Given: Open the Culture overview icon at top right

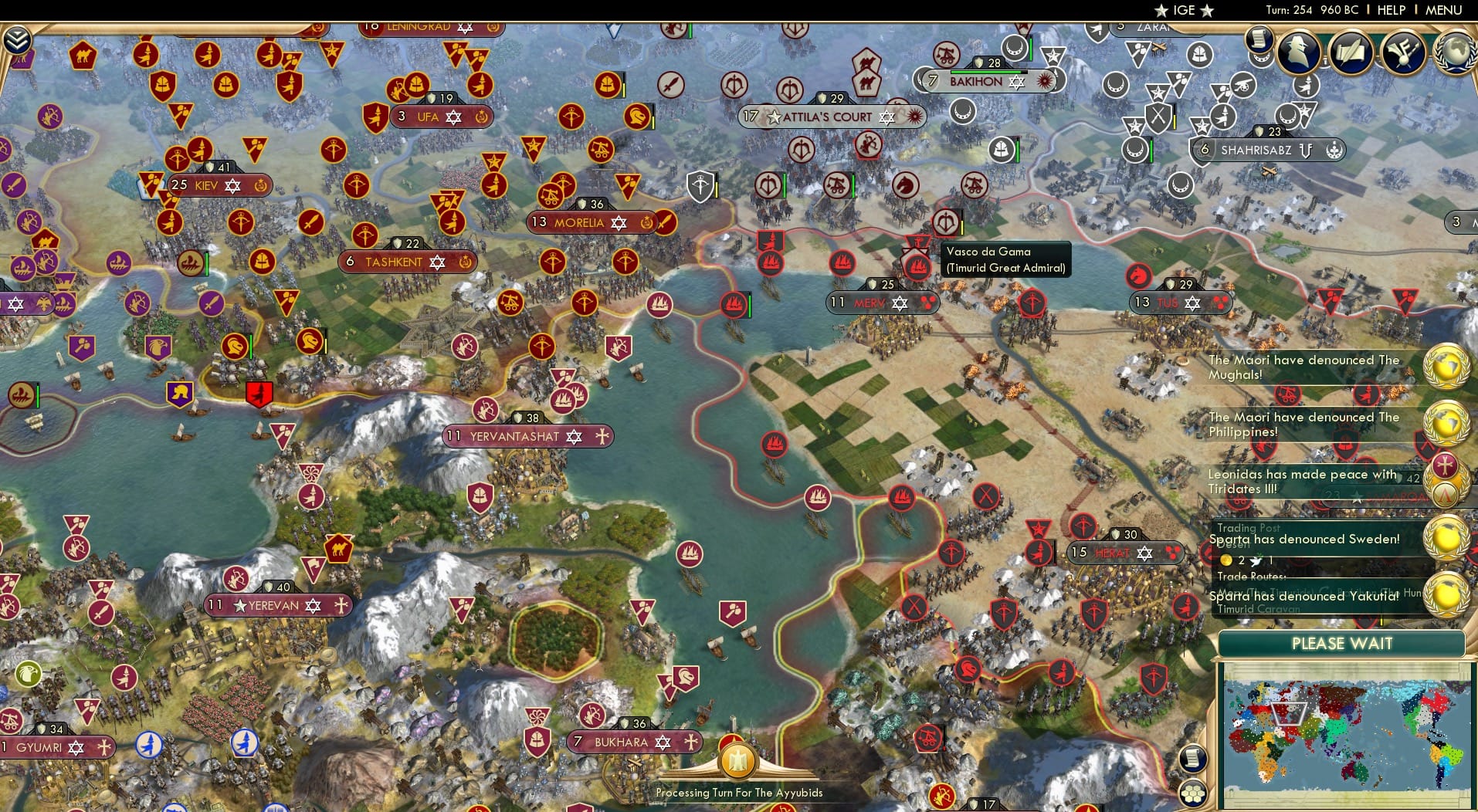Looking at the screenshot, I should click(x=1404, y=52).
